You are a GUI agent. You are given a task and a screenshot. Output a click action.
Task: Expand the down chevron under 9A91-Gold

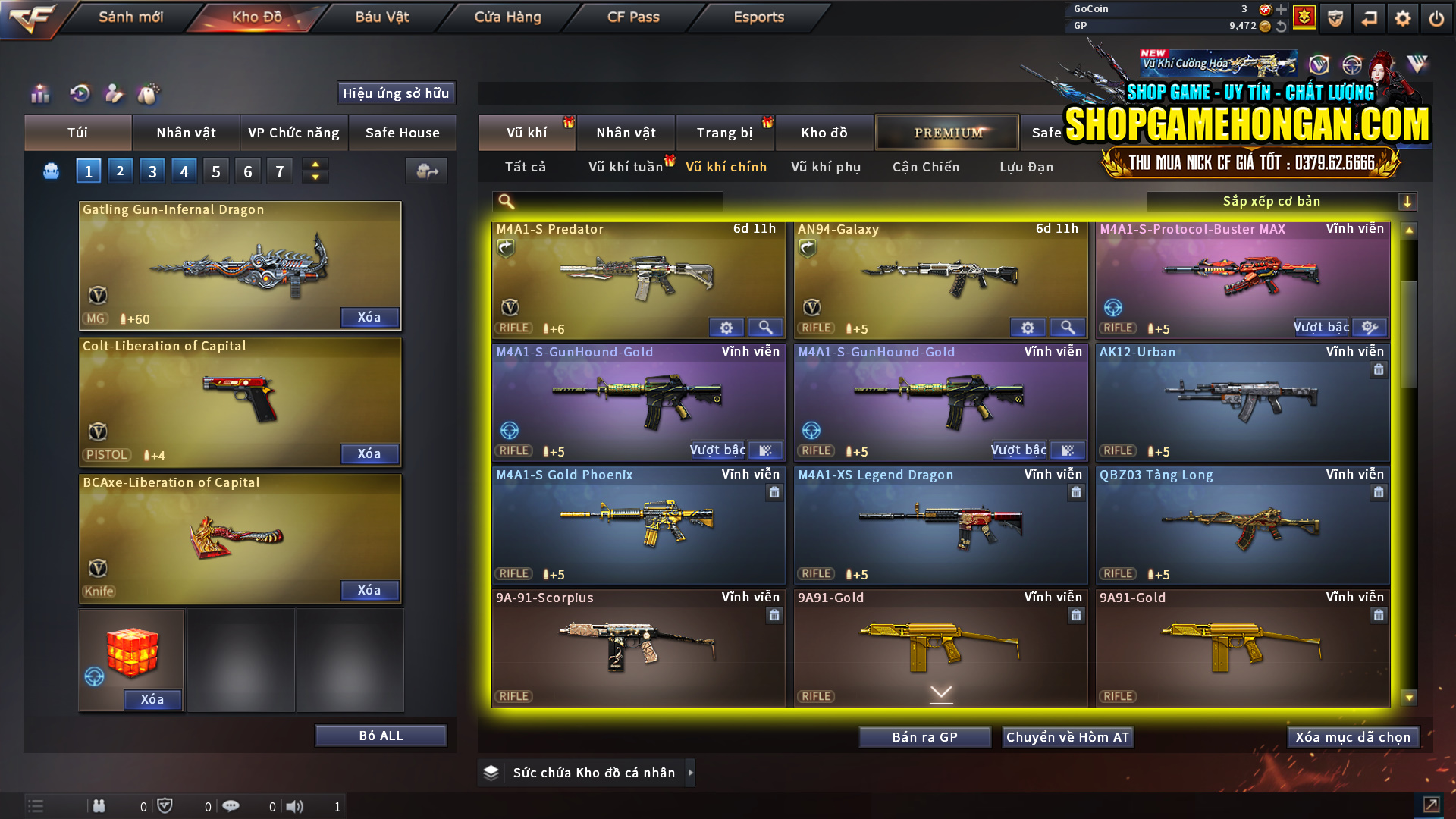click(941, 692)
